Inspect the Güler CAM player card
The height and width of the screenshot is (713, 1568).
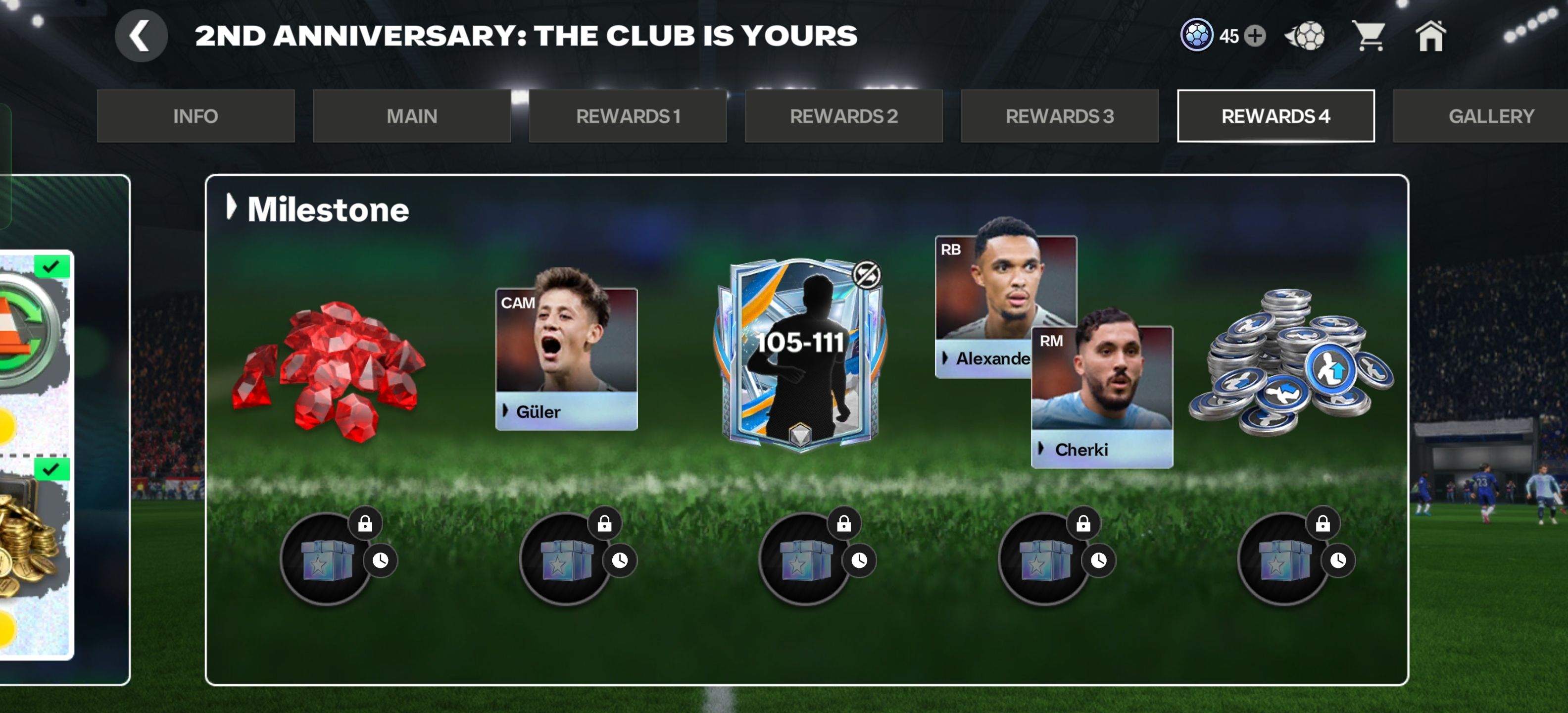click(566, 356)
